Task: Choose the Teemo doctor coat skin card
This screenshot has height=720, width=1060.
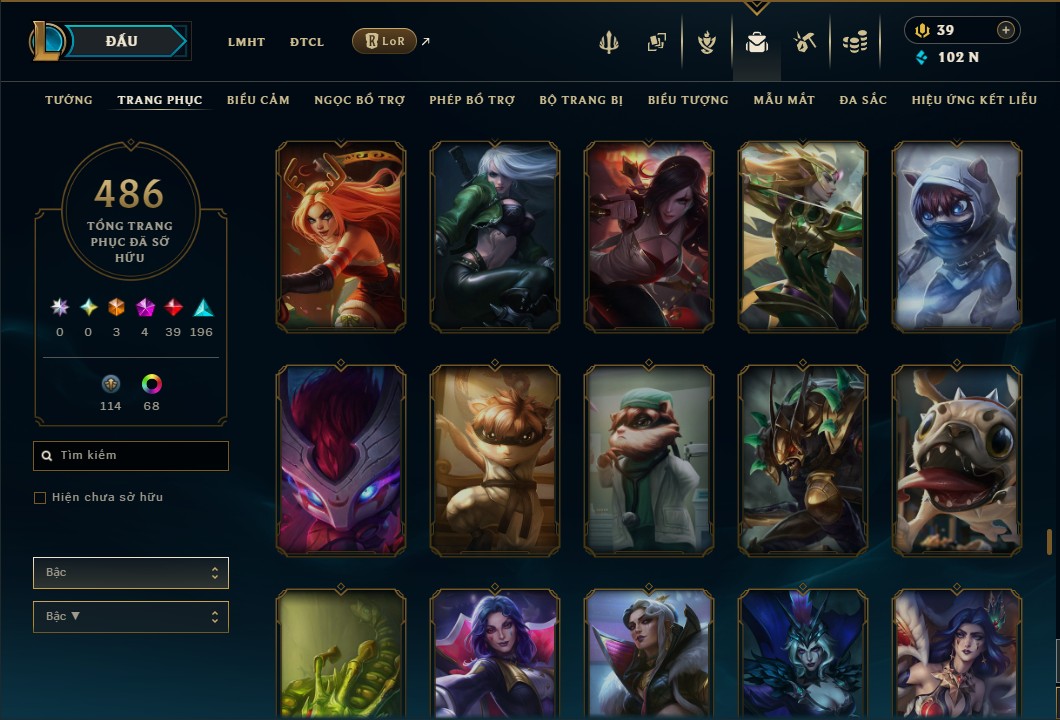Action: pyautogui.click(x=649, y=460)
